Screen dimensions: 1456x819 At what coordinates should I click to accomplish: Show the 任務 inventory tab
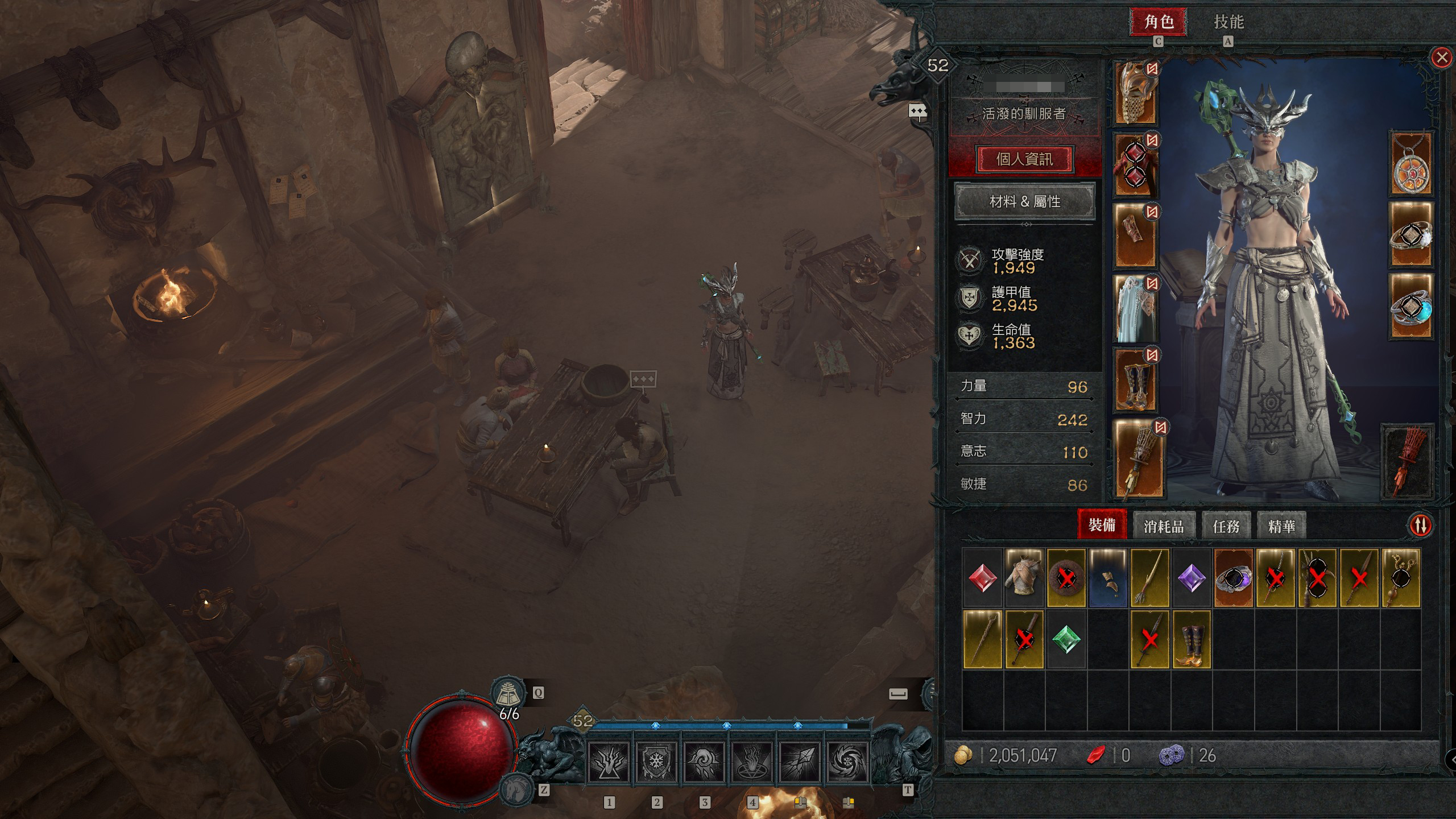[1226, 526]
